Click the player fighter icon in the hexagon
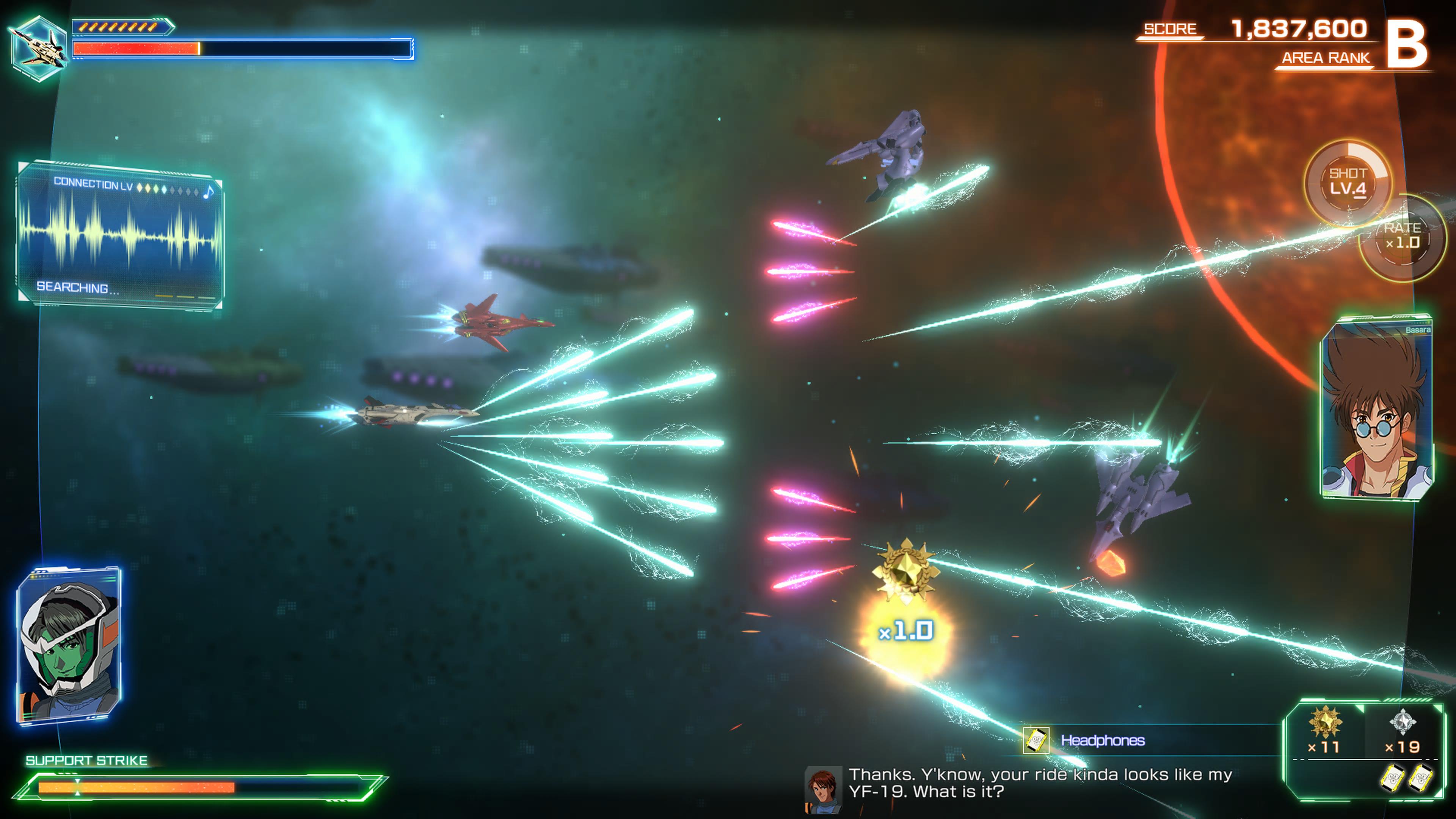The image size is (1456, 819). (38, 47)
